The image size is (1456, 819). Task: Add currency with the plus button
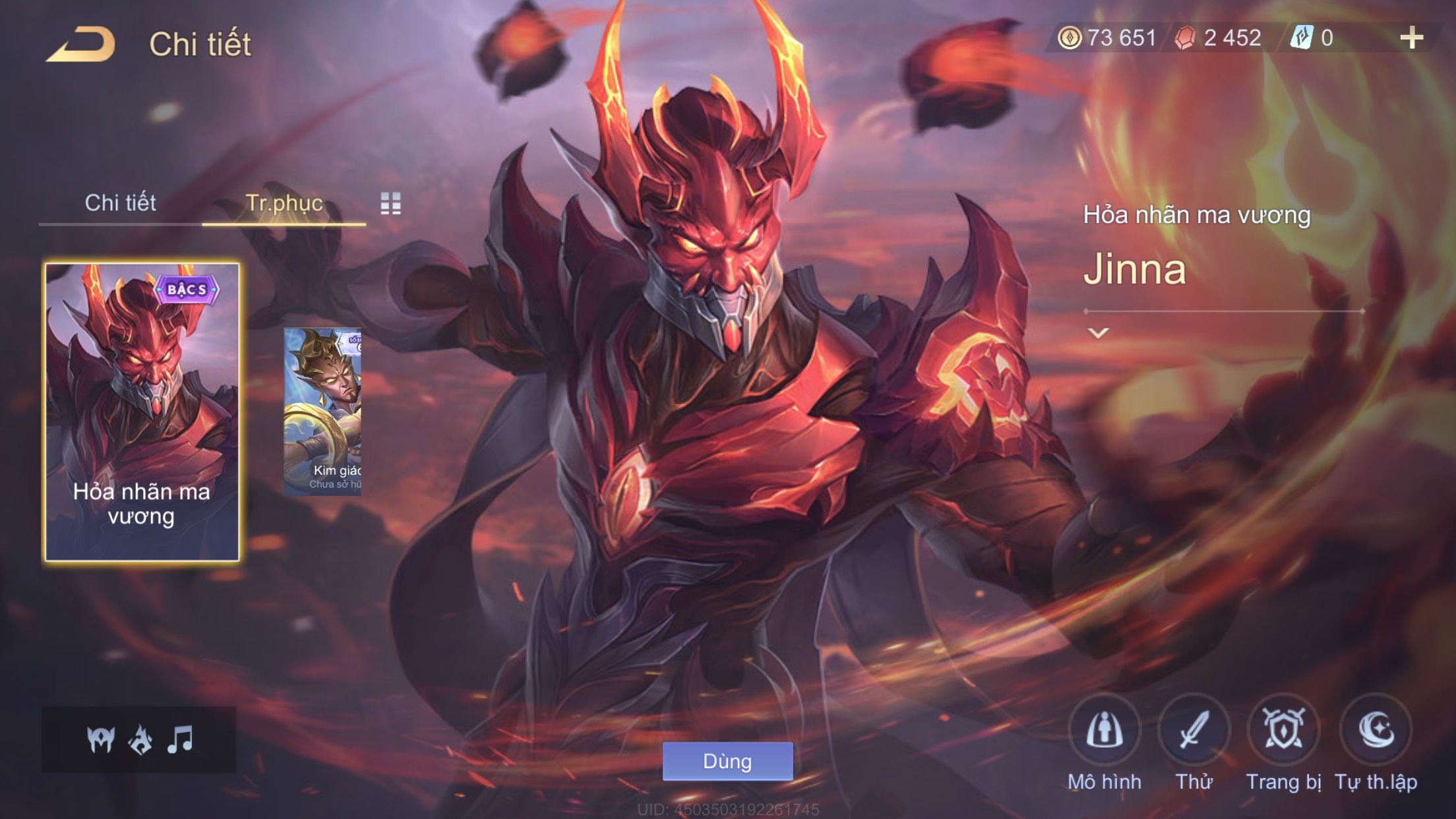tap(1411, 38)
